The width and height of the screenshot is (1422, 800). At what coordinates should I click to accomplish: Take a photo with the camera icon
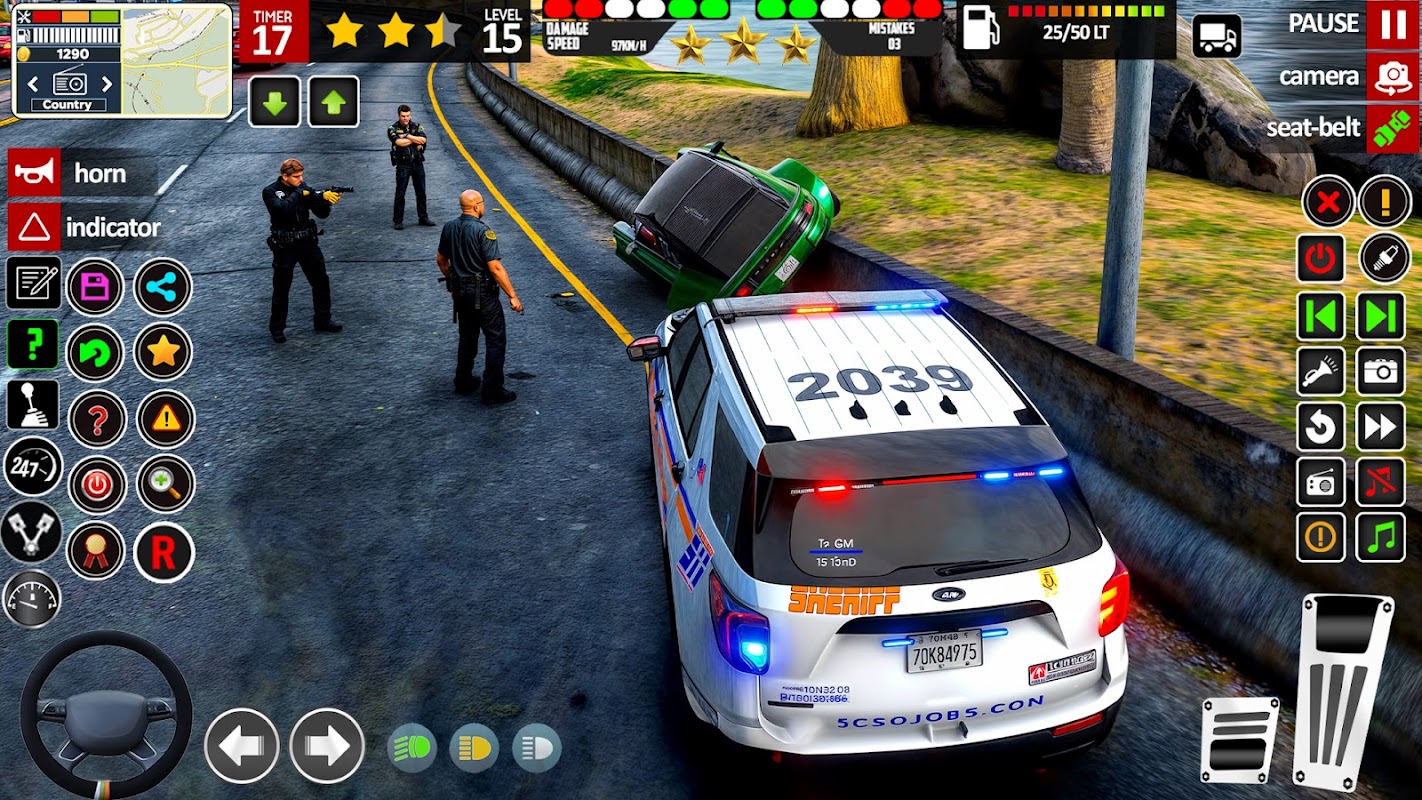click(1380, 372)
